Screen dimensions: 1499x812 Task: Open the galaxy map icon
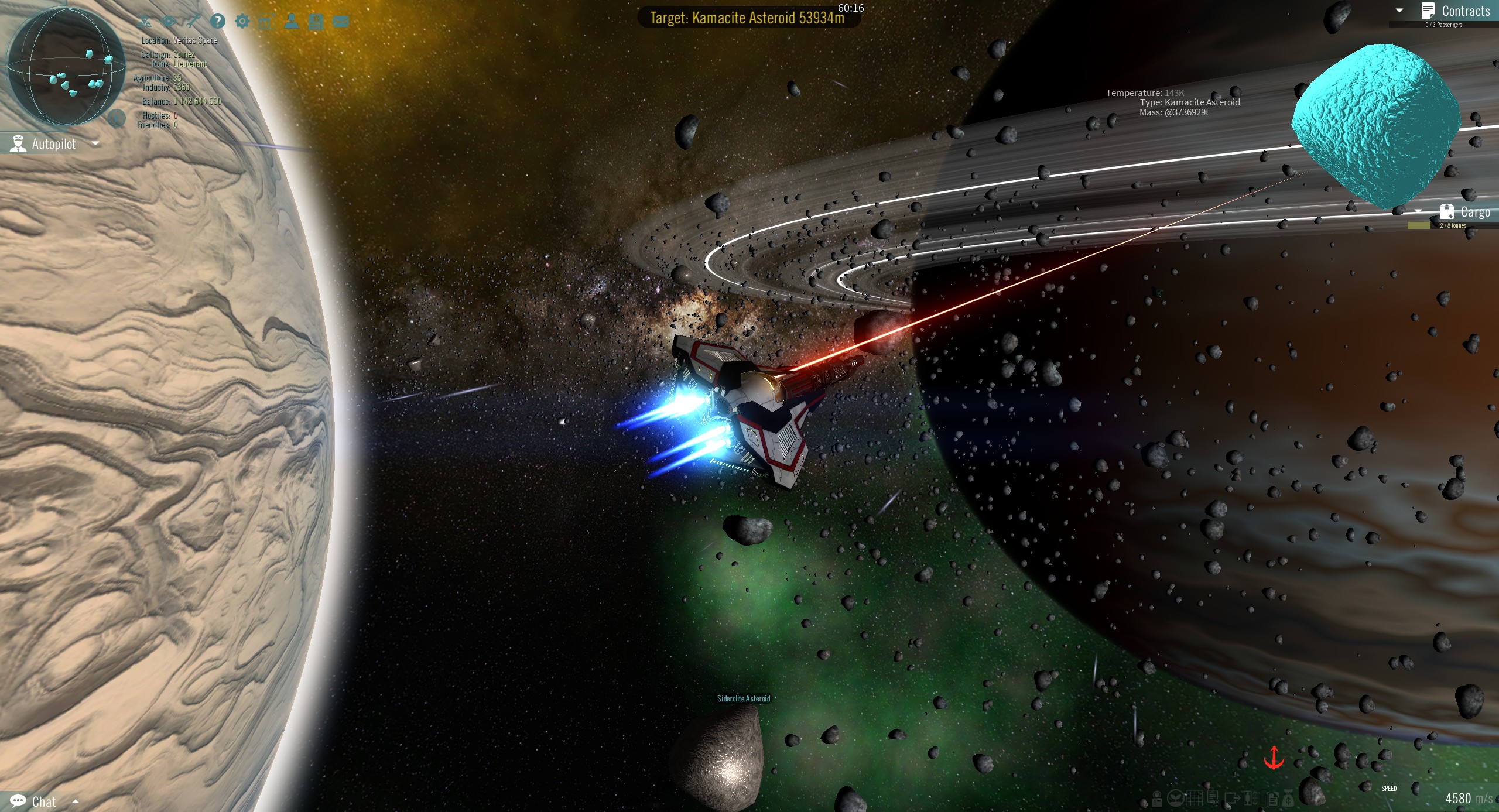click(x=145, y=21)
